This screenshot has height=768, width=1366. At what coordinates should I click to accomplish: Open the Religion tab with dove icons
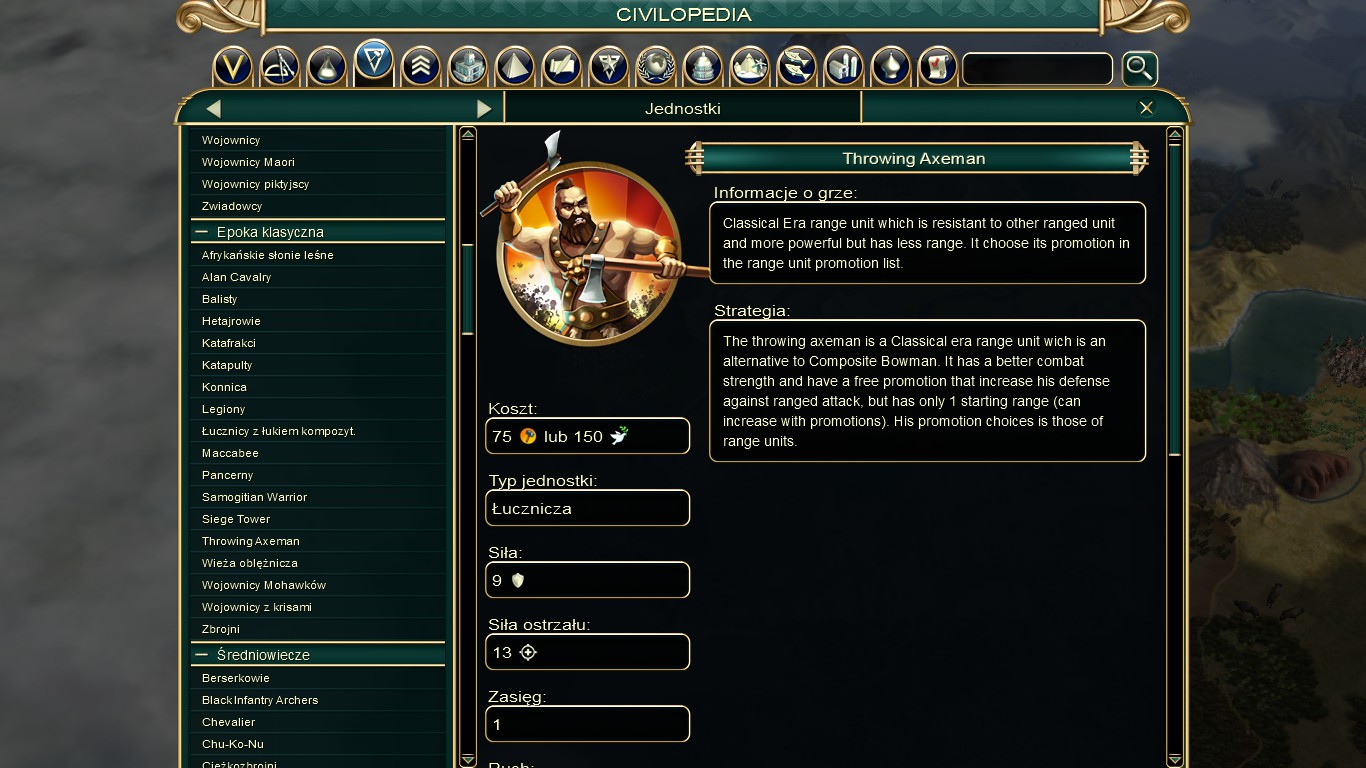tap(797, 67)
